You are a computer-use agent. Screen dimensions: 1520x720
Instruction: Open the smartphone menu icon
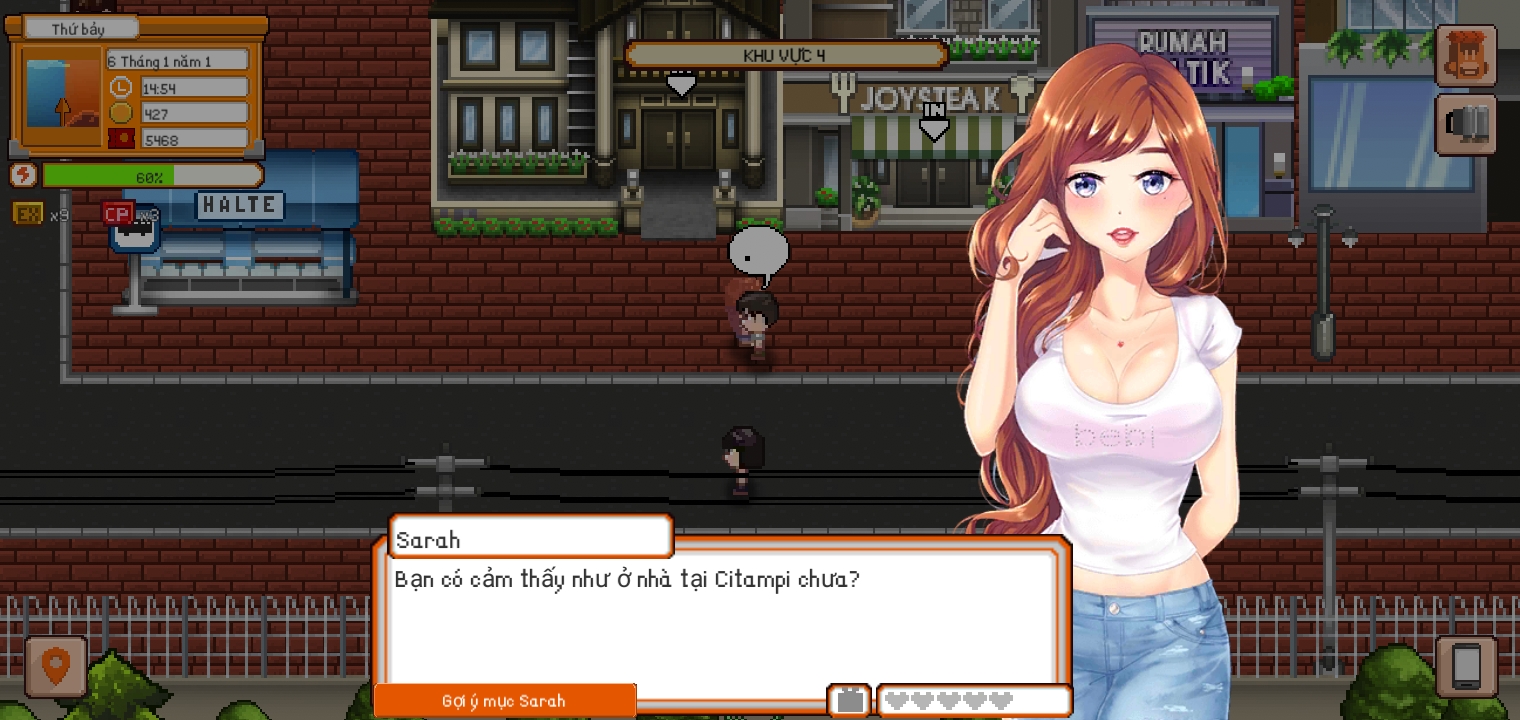[x=1466, y=666]
